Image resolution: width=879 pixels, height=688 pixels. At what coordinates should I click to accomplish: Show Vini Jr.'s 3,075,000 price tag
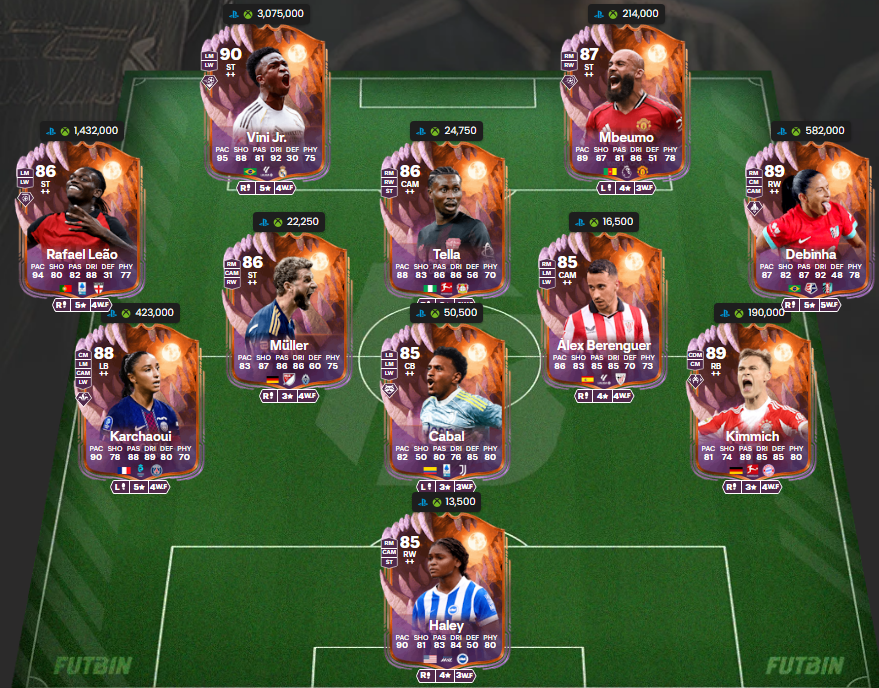tap(266, 13)
